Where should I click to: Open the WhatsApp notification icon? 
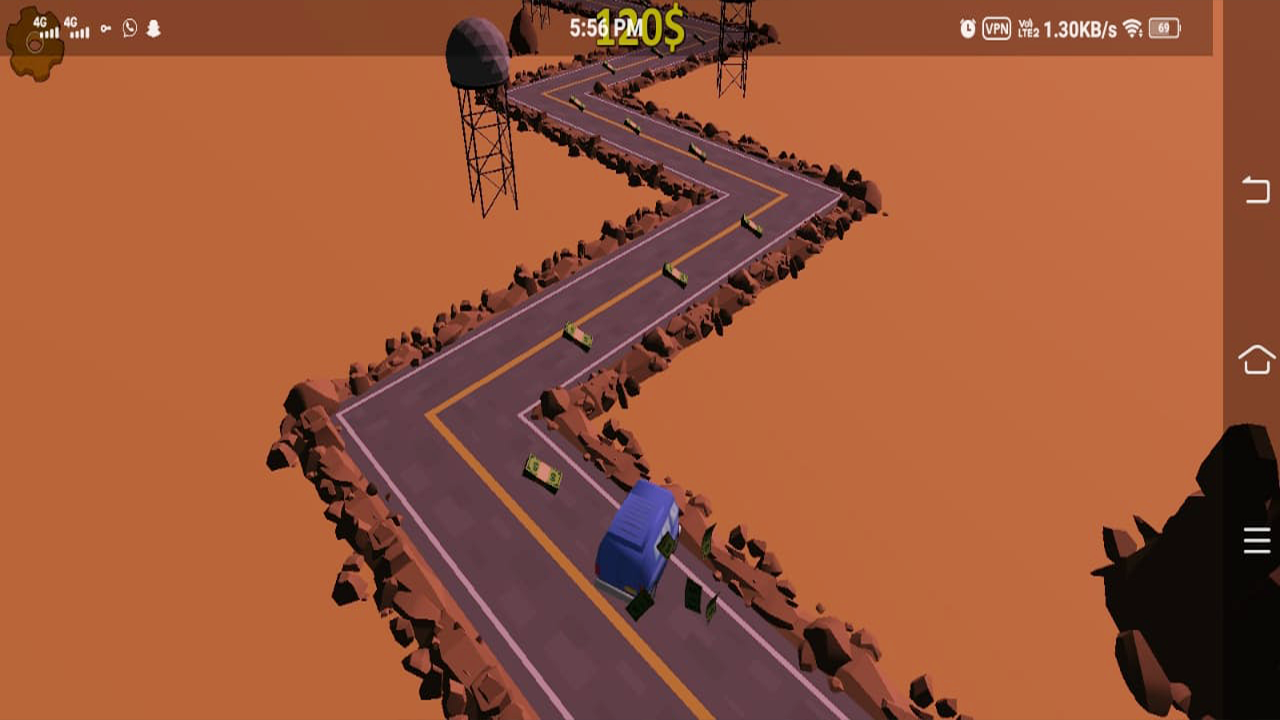click(130, 28)
